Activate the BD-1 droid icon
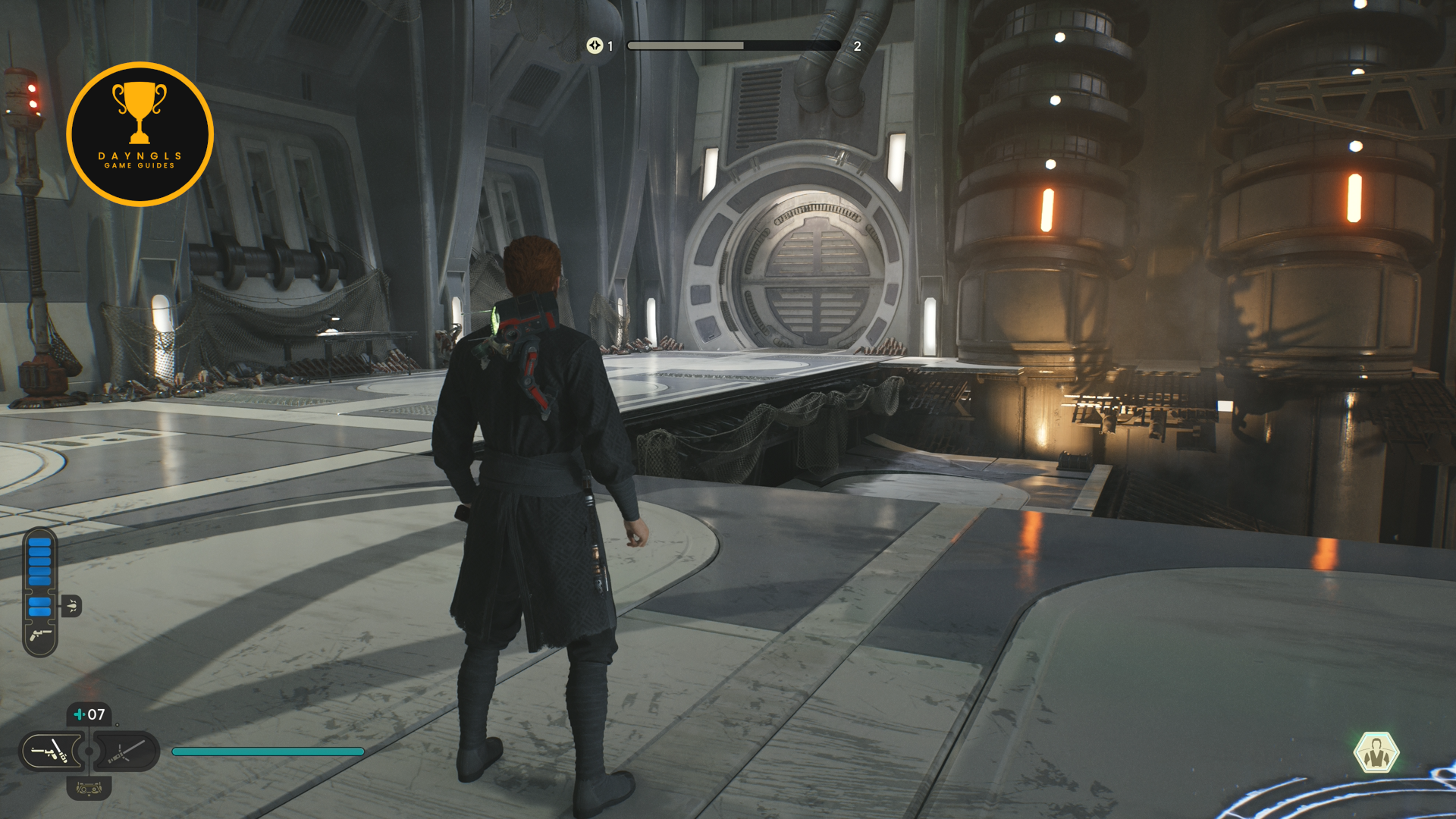The width and height of the screenshot is (1456, 819). coord(89,789)
